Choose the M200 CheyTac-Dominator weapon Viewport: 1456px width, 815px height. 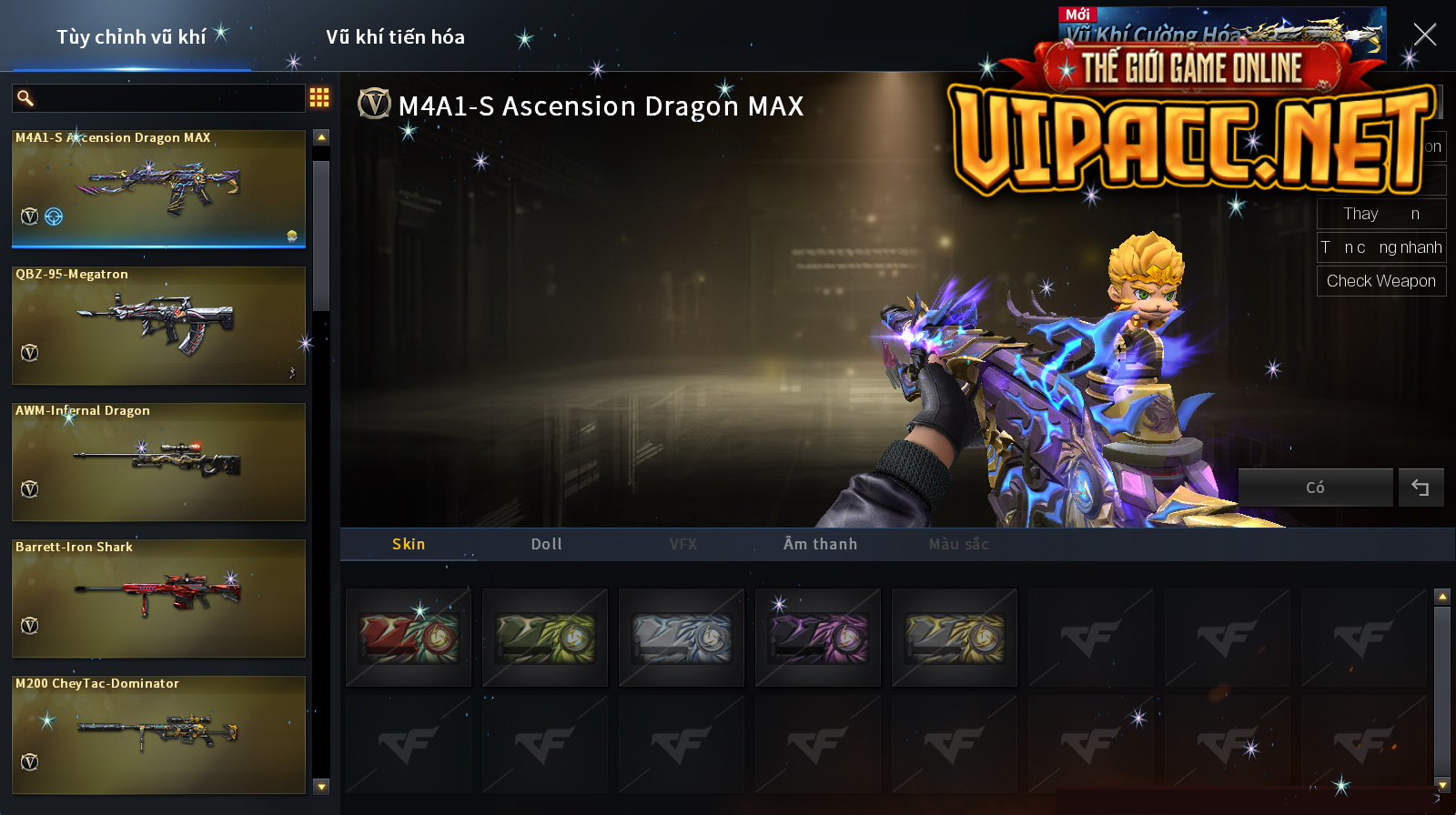[x=158, y=734]
